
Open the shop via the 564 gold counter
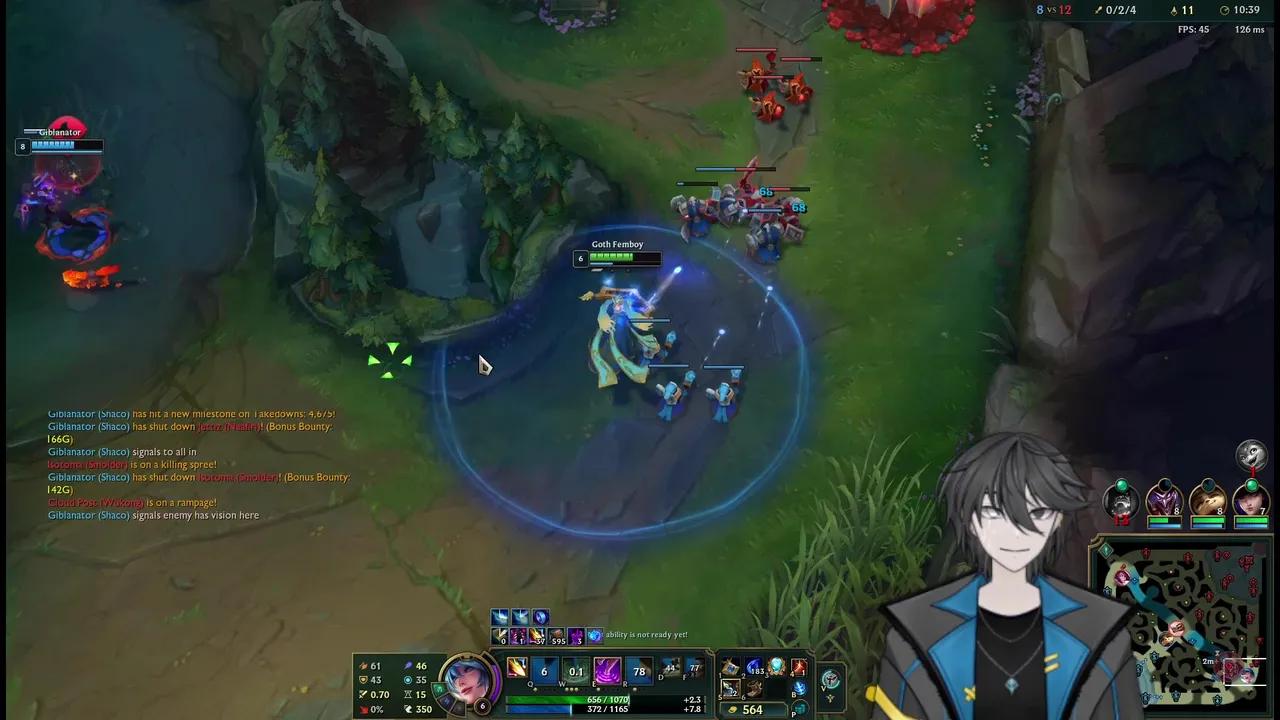click(753, 709)
